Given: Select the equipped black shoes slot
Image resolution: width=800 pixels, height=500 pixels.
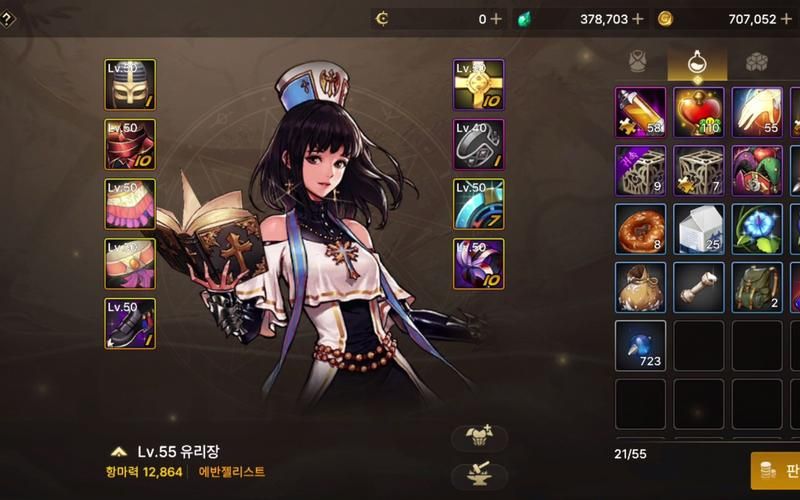Looking at the screenshot, I should point(130,323).
